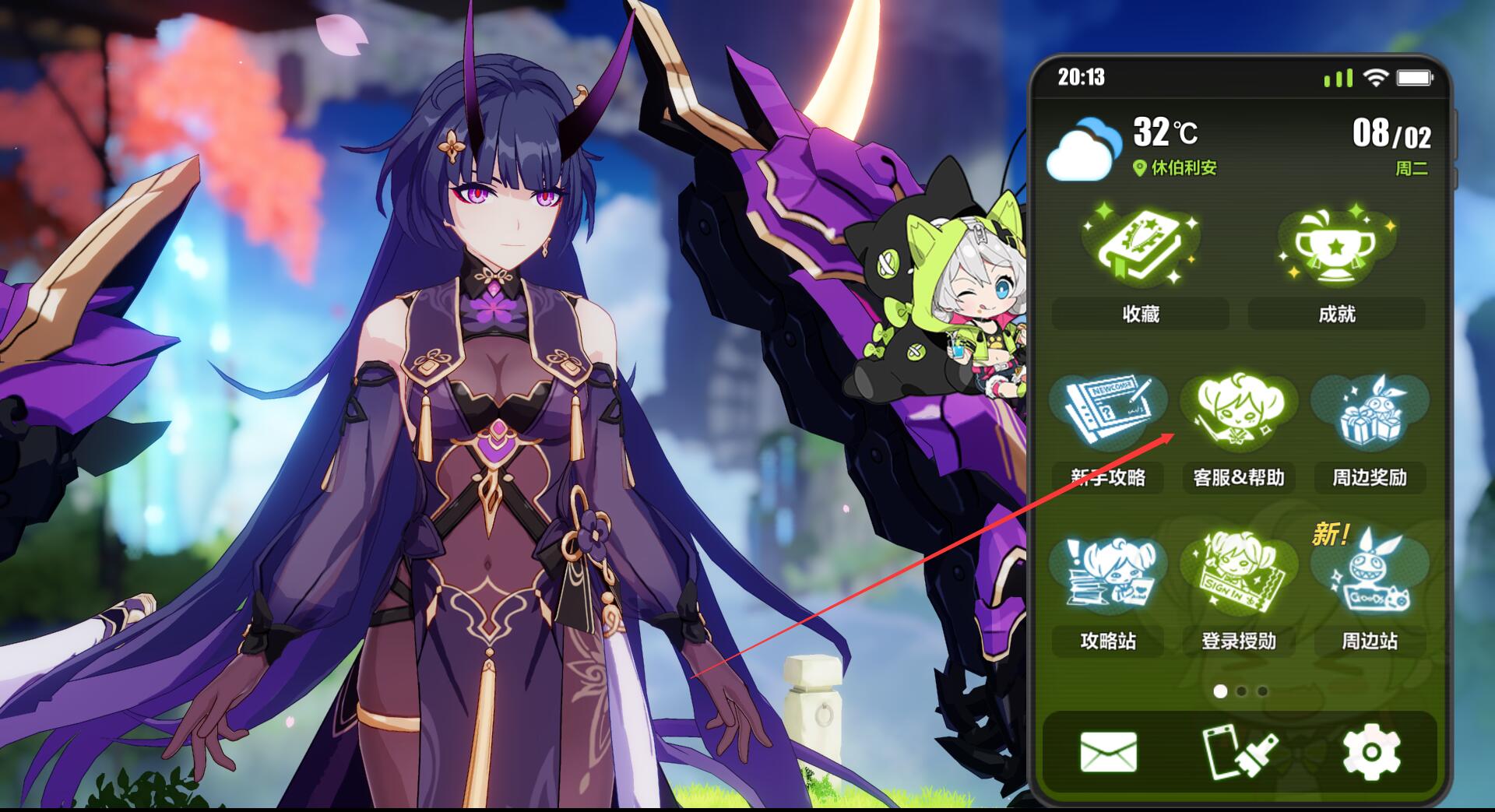Image resolution: width=1495 pixels, height=812 pixels.
Task: Open the mail envelope inbox
Action: pyautogui.click(x=1108, y=753)
